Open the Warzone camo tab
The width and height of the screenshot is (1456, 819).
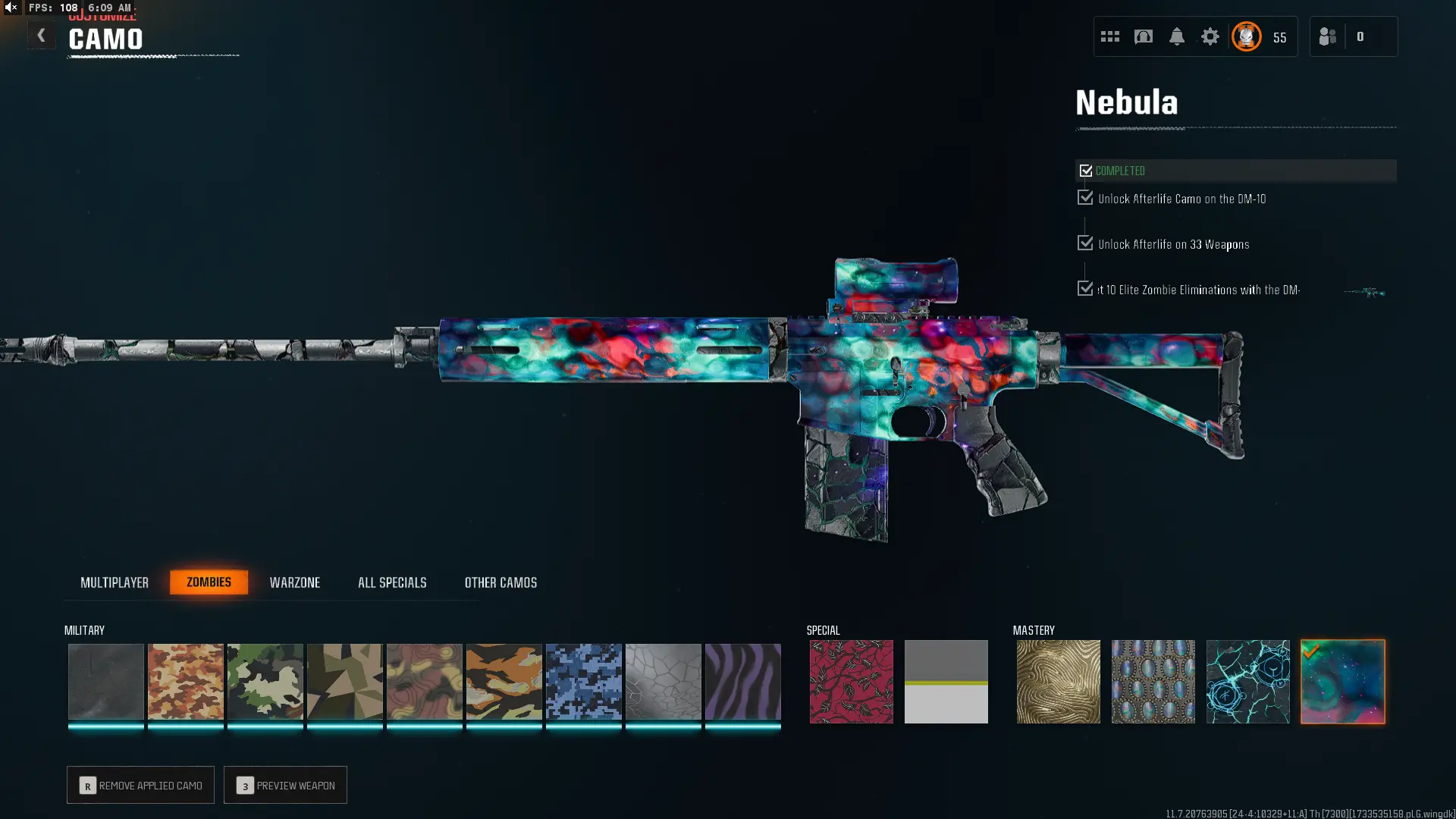[x=295, y=582]
